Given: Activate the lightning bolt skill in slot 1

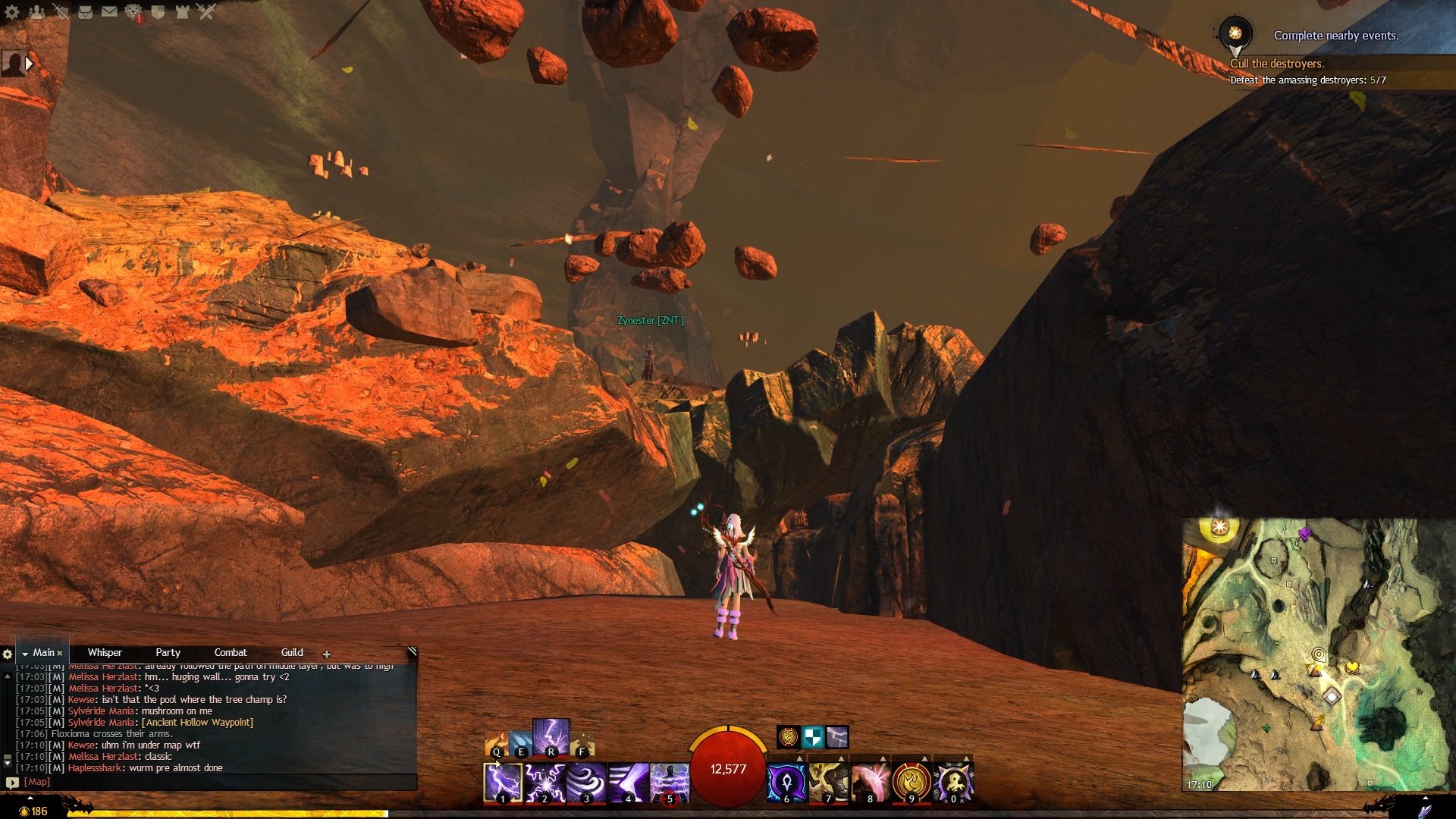Looking at the screenshot, I should pyautogui.click(x=503, y=783).
